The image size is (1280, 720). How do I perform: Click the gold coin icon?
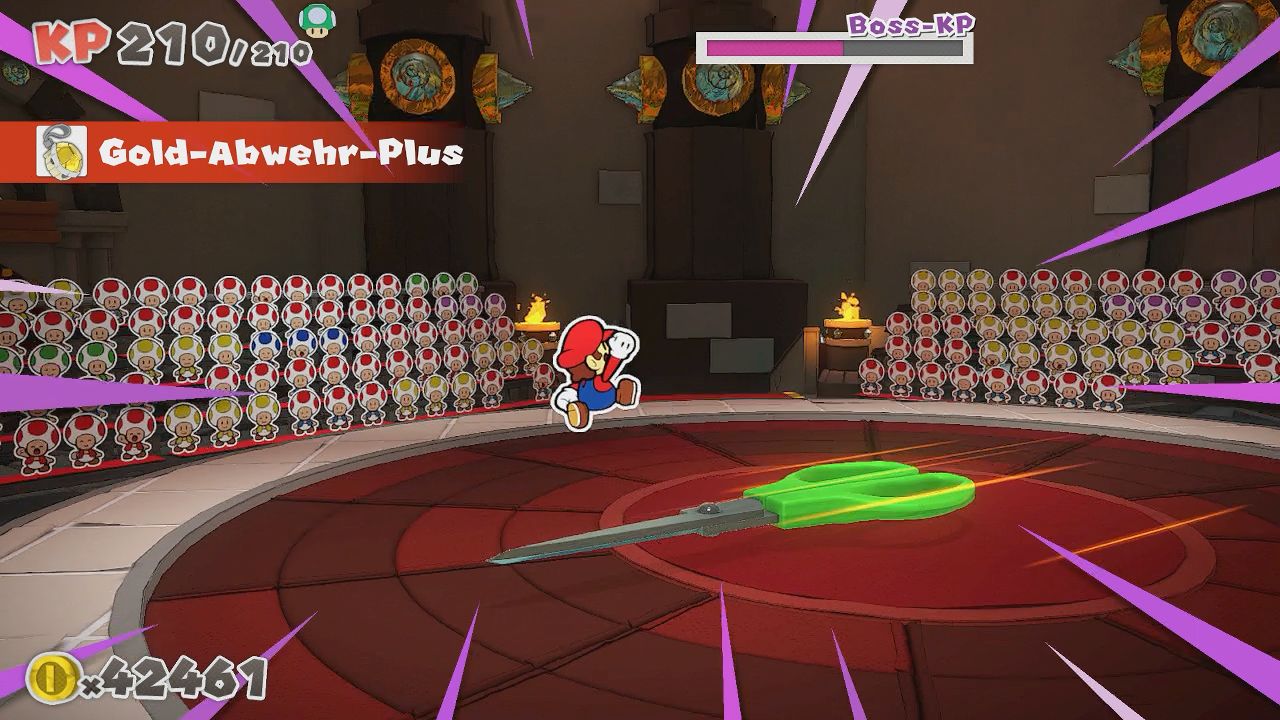(50, 678)
